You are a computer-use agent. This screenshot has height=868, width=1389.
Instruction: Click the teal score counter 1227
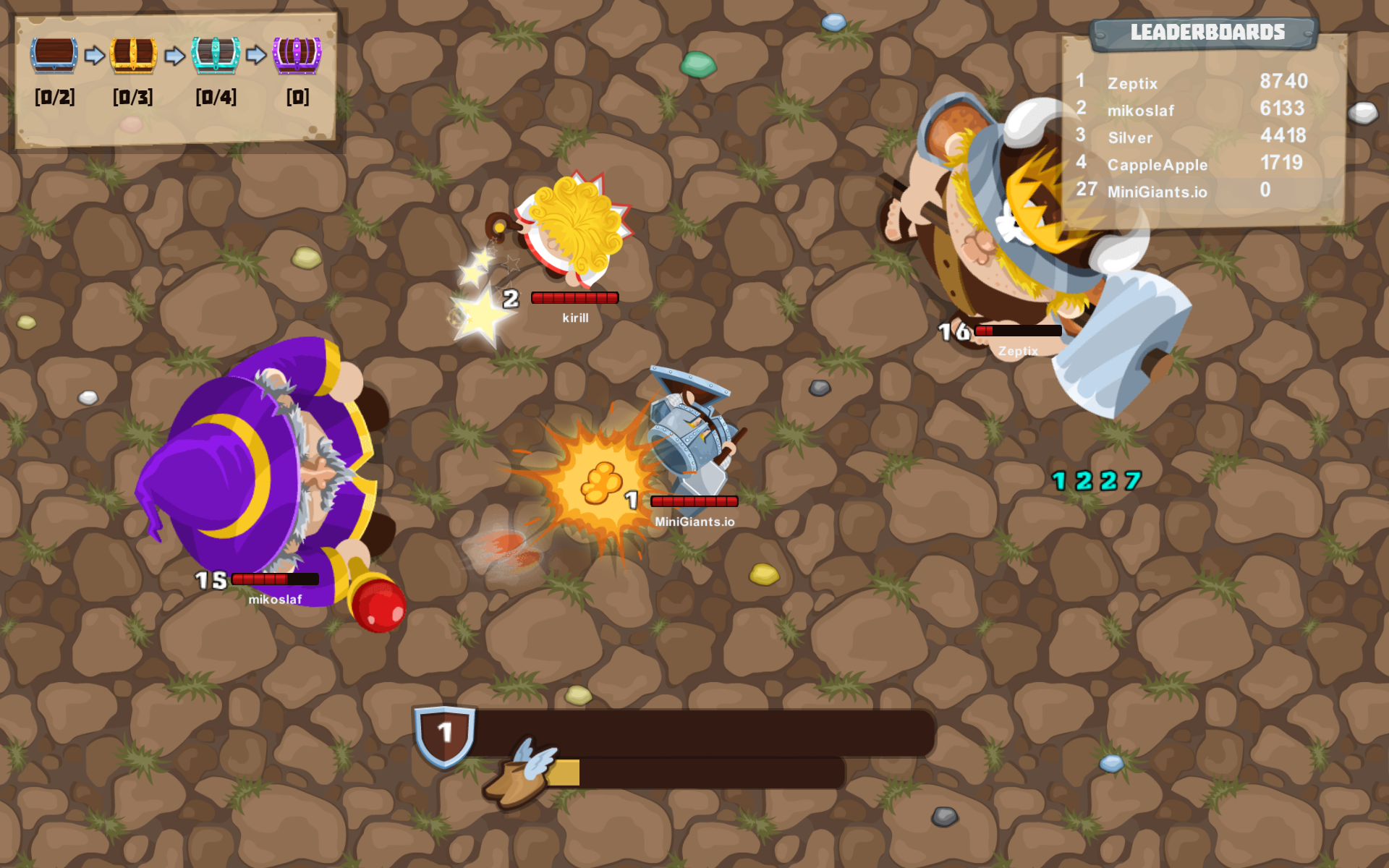coord(1096,480)
